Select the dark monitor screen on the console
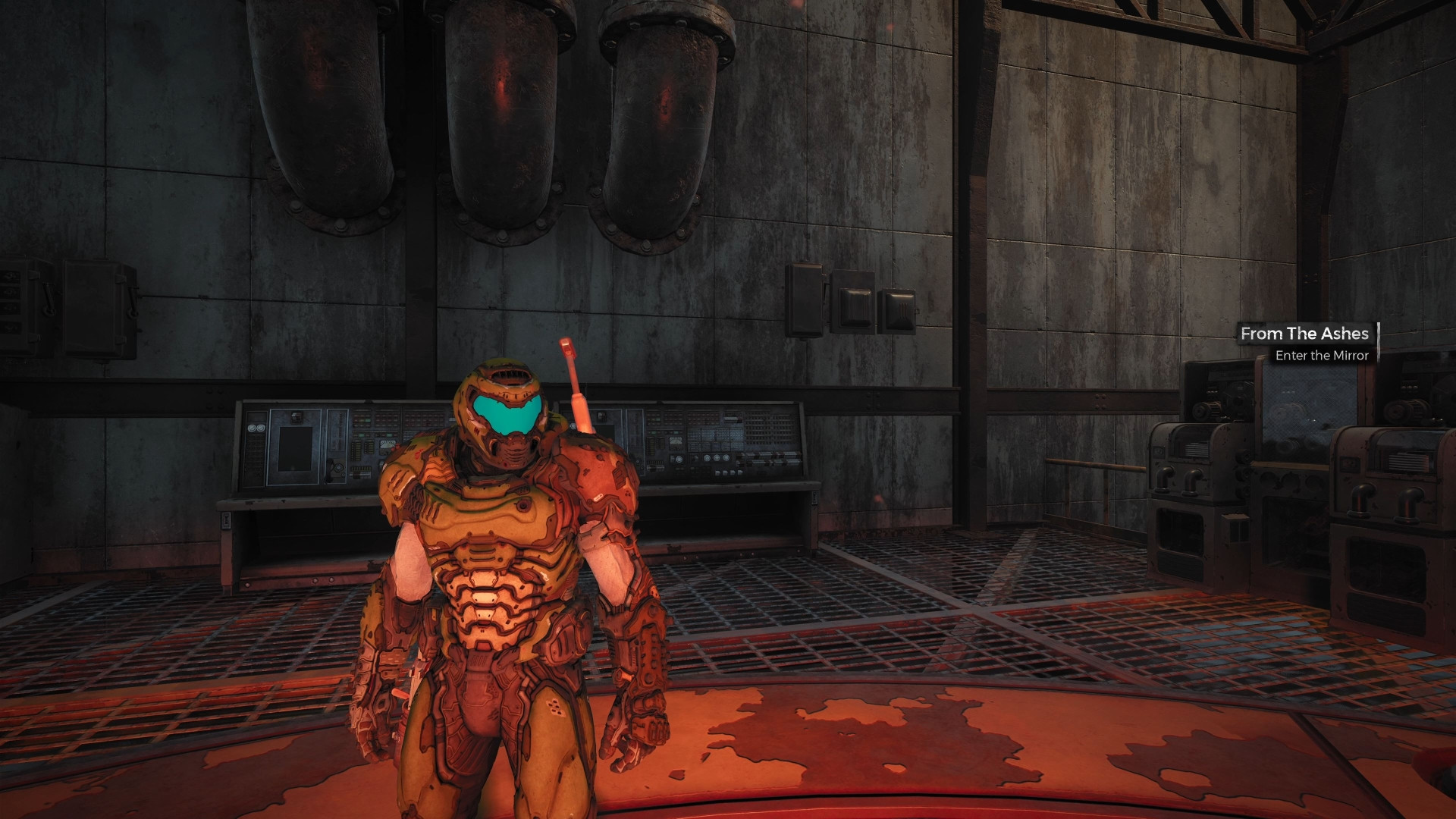Screen dimensions: 1456x819 click(296, 447)
